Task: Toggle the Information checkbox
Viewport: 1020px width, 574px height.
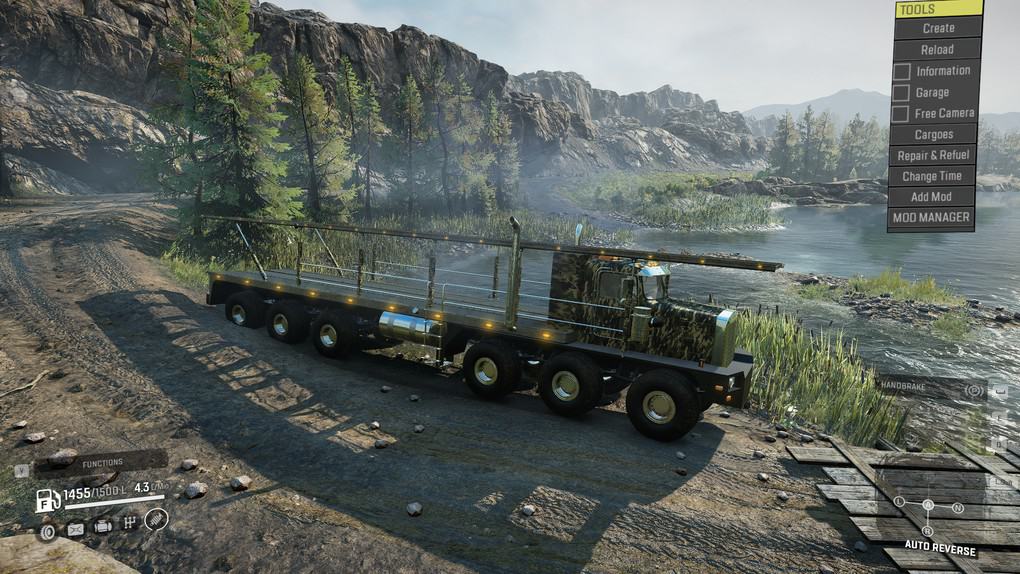Action: coord(902,71)
